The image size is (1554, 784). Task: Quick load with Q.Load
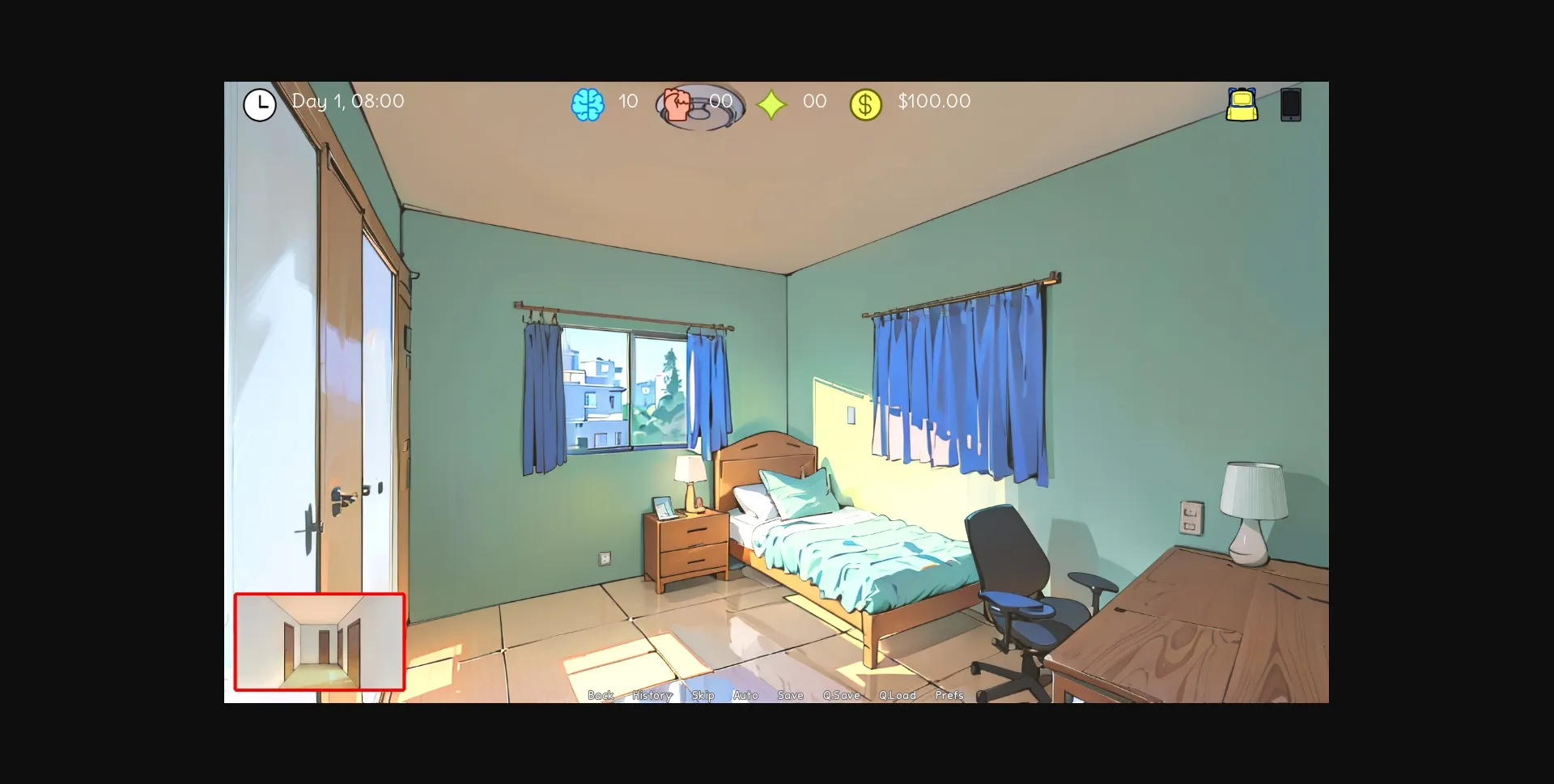click(x=897, y=694)
